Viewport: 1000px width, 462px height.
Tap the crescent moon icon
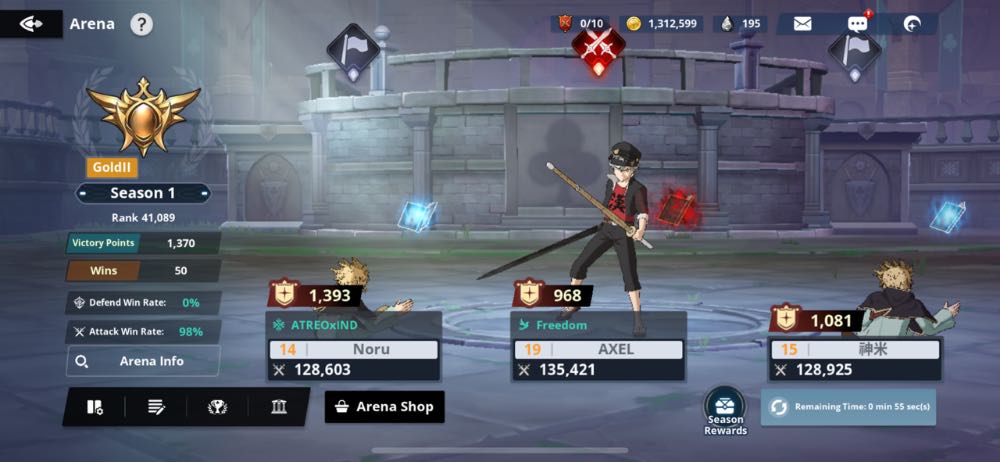pyautogui.click(x=912, y=24)
